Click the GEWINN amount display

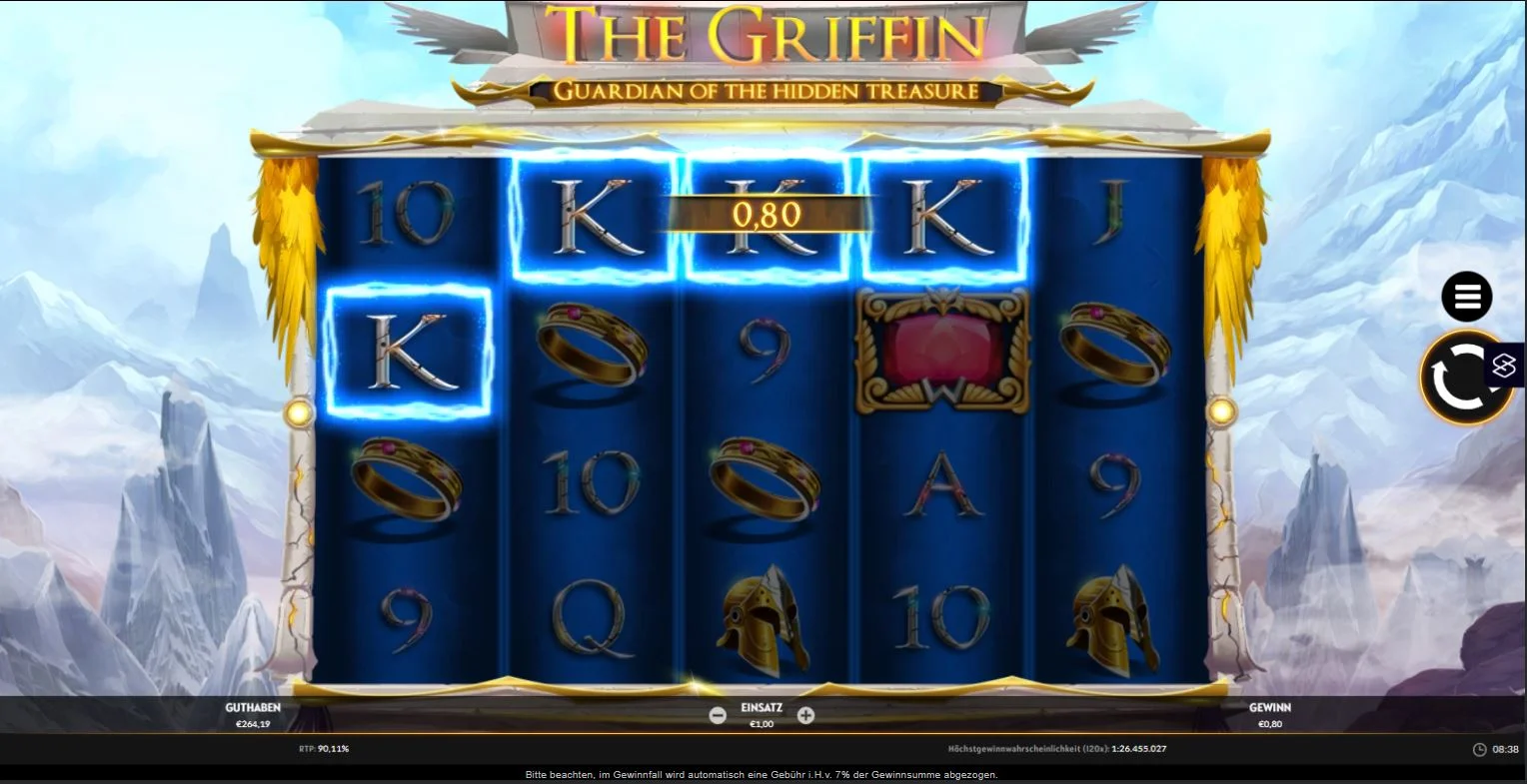tap(1269, 715)
